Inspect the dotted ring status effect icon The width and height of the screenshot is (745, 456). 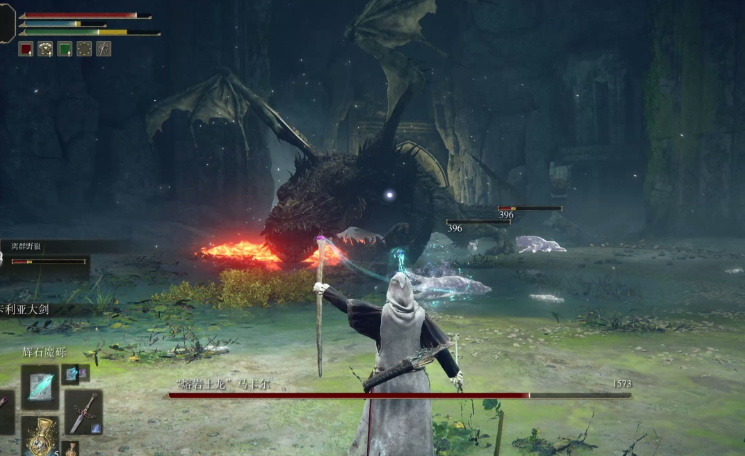click(x=84, y=48)
